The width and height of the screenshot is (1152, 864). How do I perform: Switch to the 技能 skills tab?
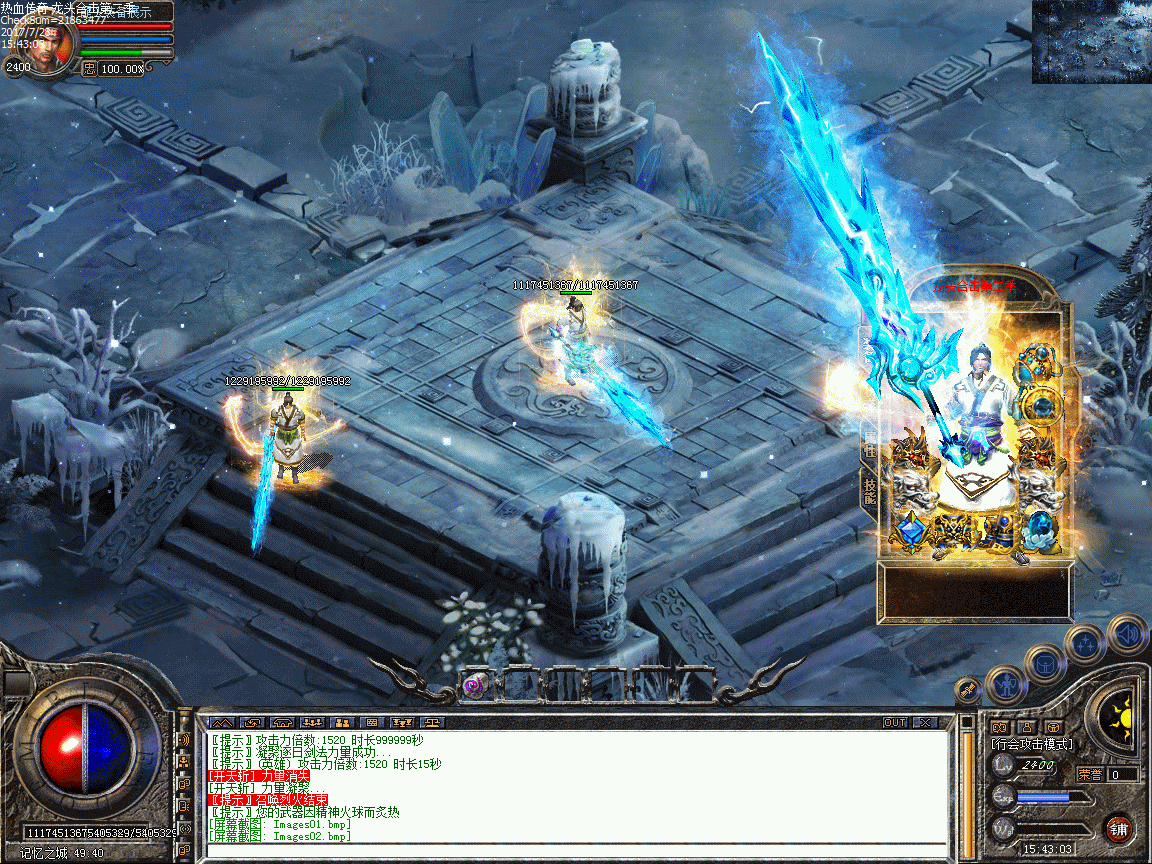869,489
